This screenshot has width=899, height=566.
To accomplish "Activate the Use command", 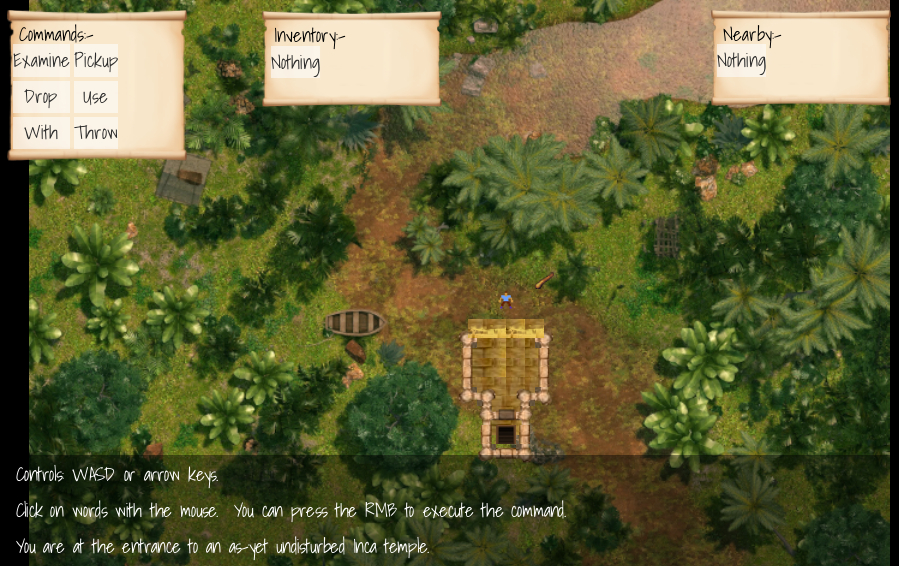I will (x=95, y=97).
